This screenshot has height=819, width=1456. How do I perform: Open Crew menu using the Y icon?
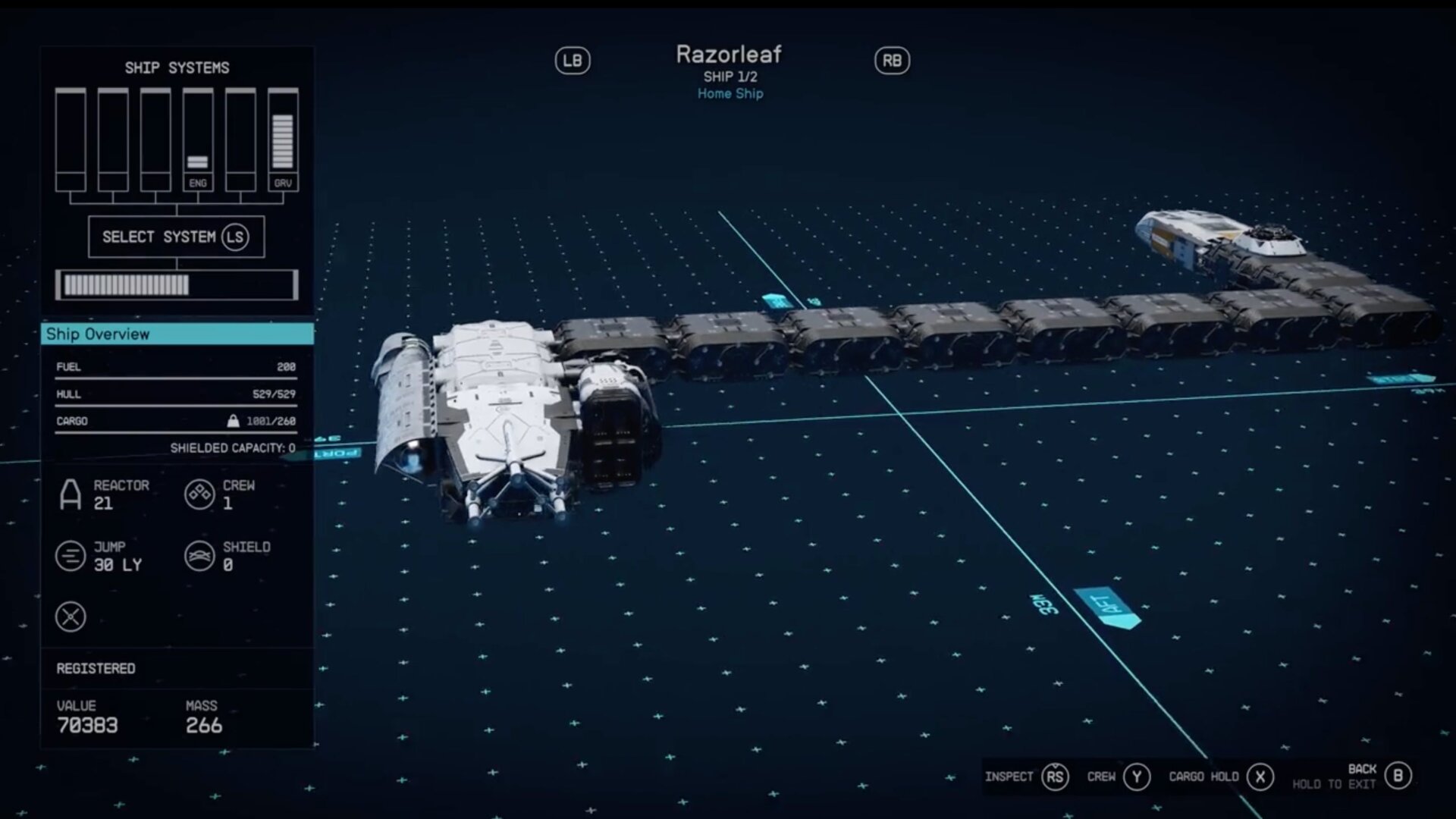(1137, 777)
